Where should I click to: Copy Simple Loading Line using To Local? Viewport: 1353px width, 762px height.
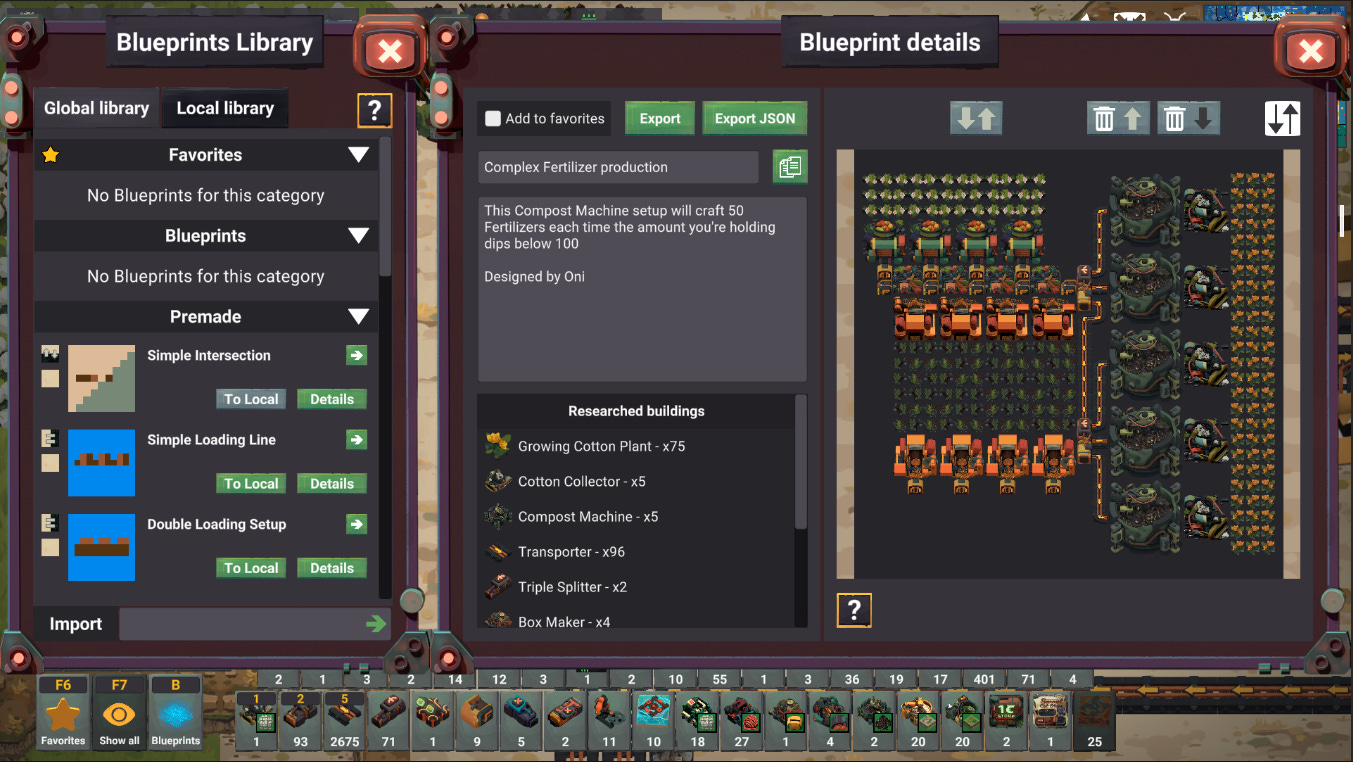tap(251, 483)
